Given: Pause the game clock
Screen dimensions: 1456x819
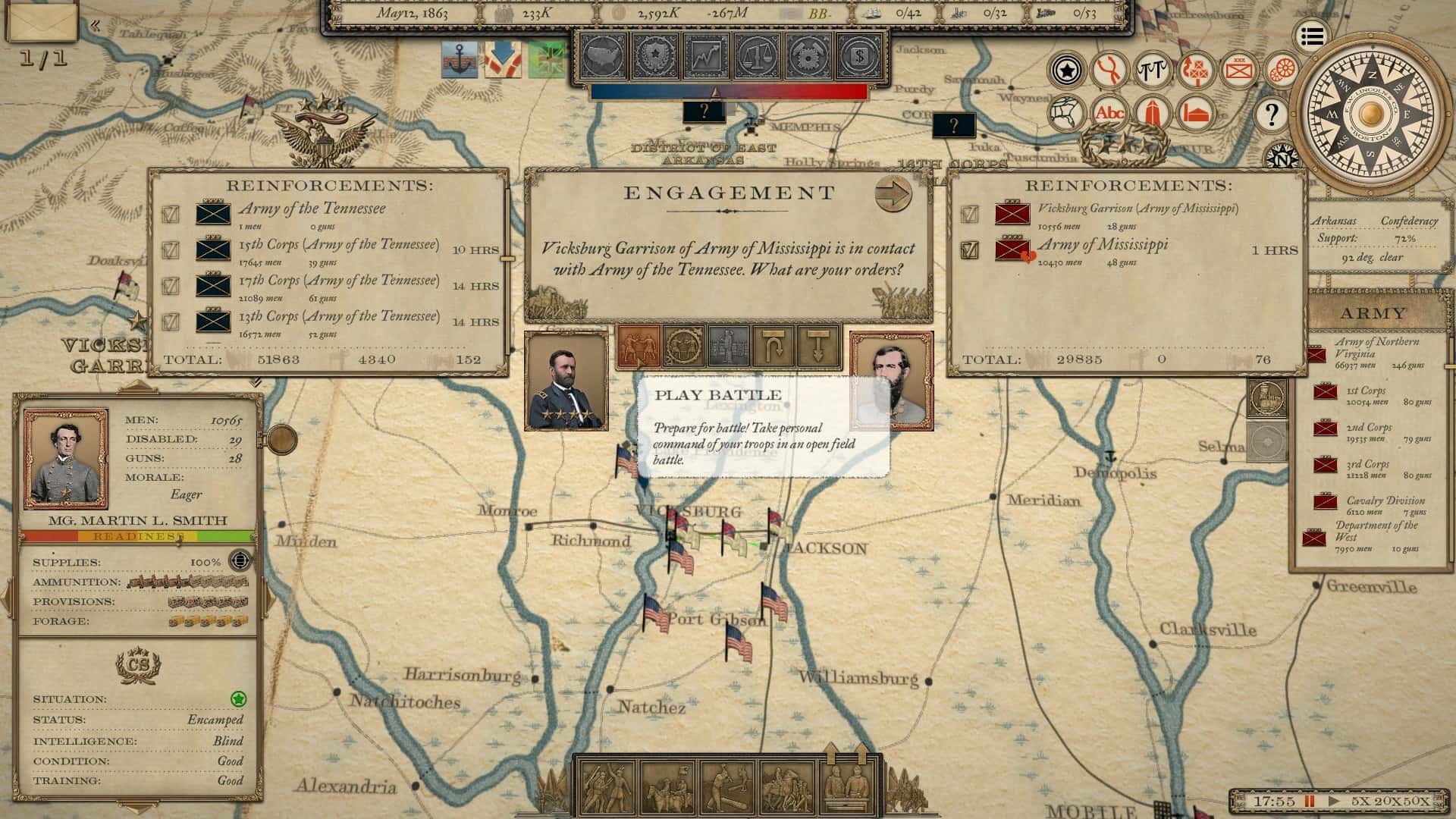Looking at the screenshot, I should 1310,801.
